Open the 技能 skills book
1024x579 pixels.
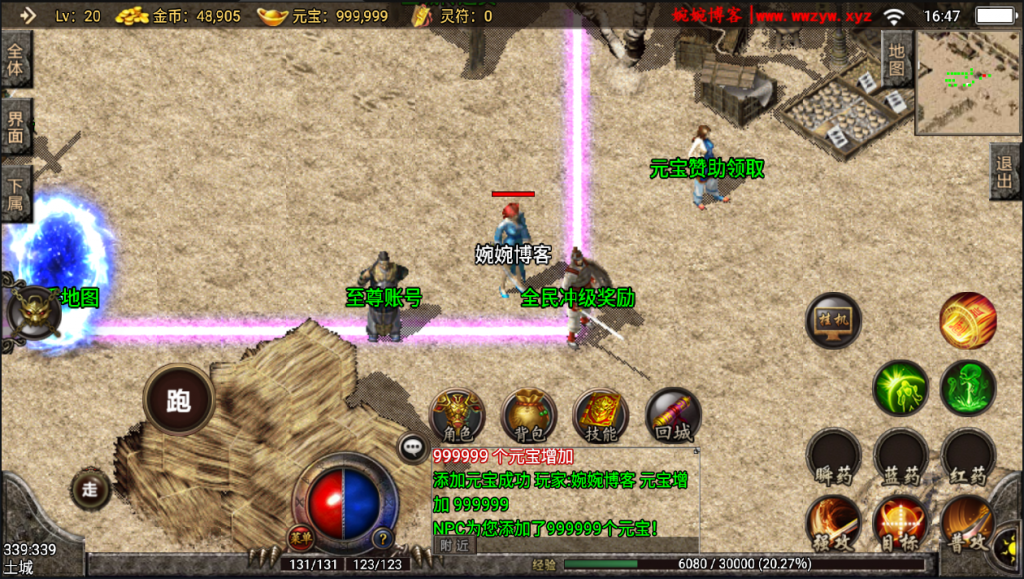pyautogui.click(x=601, y=415)
